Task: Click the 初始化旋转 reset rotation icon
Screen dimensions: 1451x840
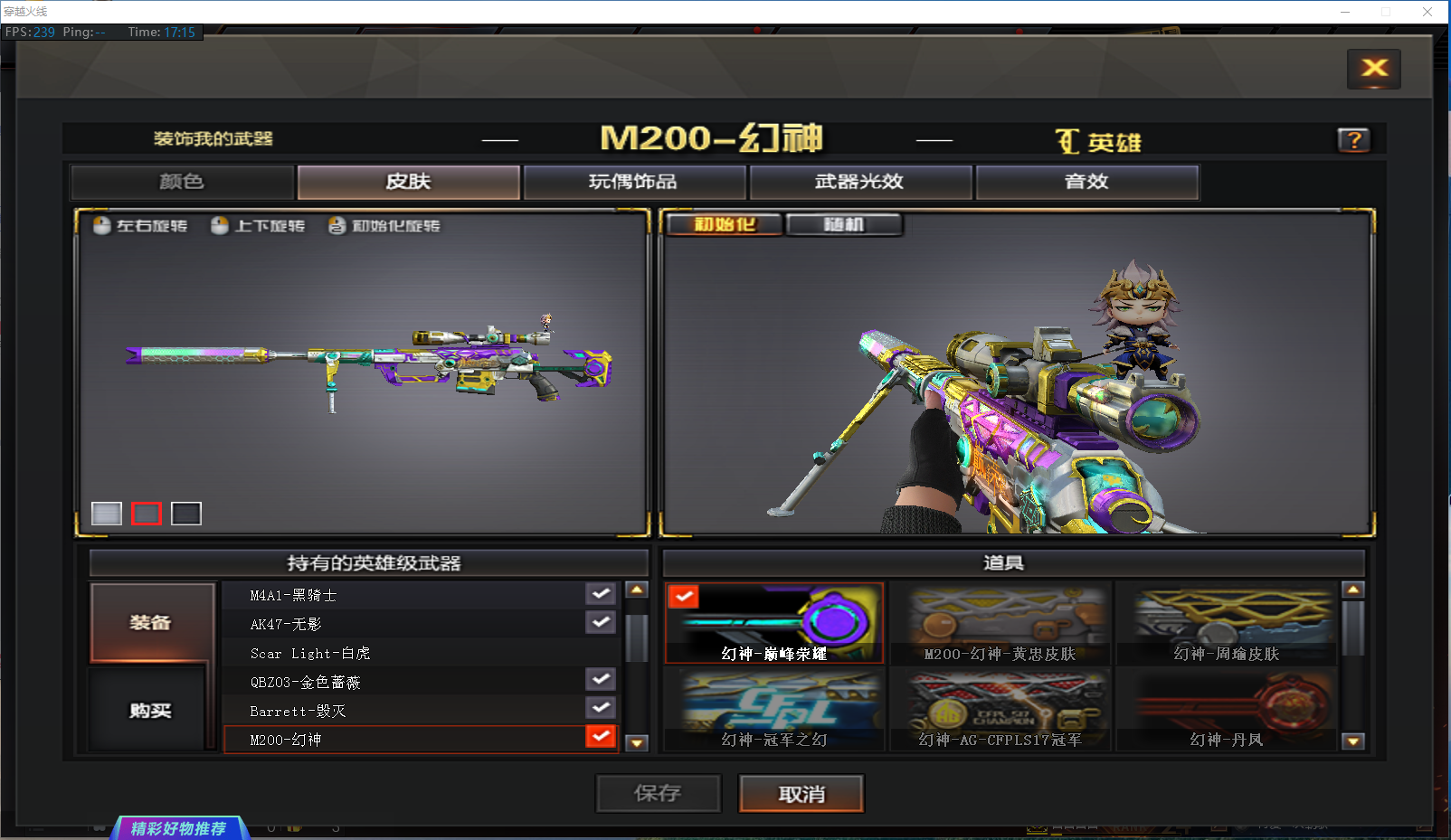Action: tap(335, 225)
